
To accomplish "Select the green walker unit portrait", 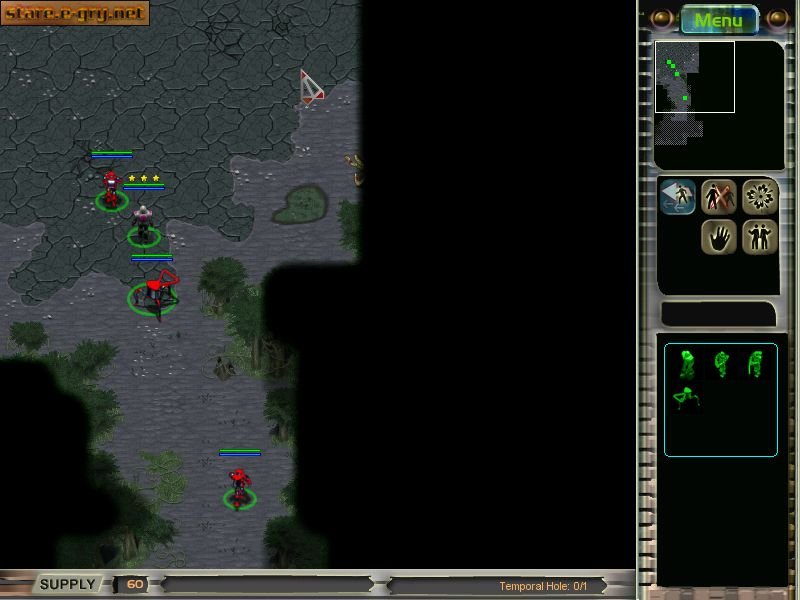I will (686, 398).
